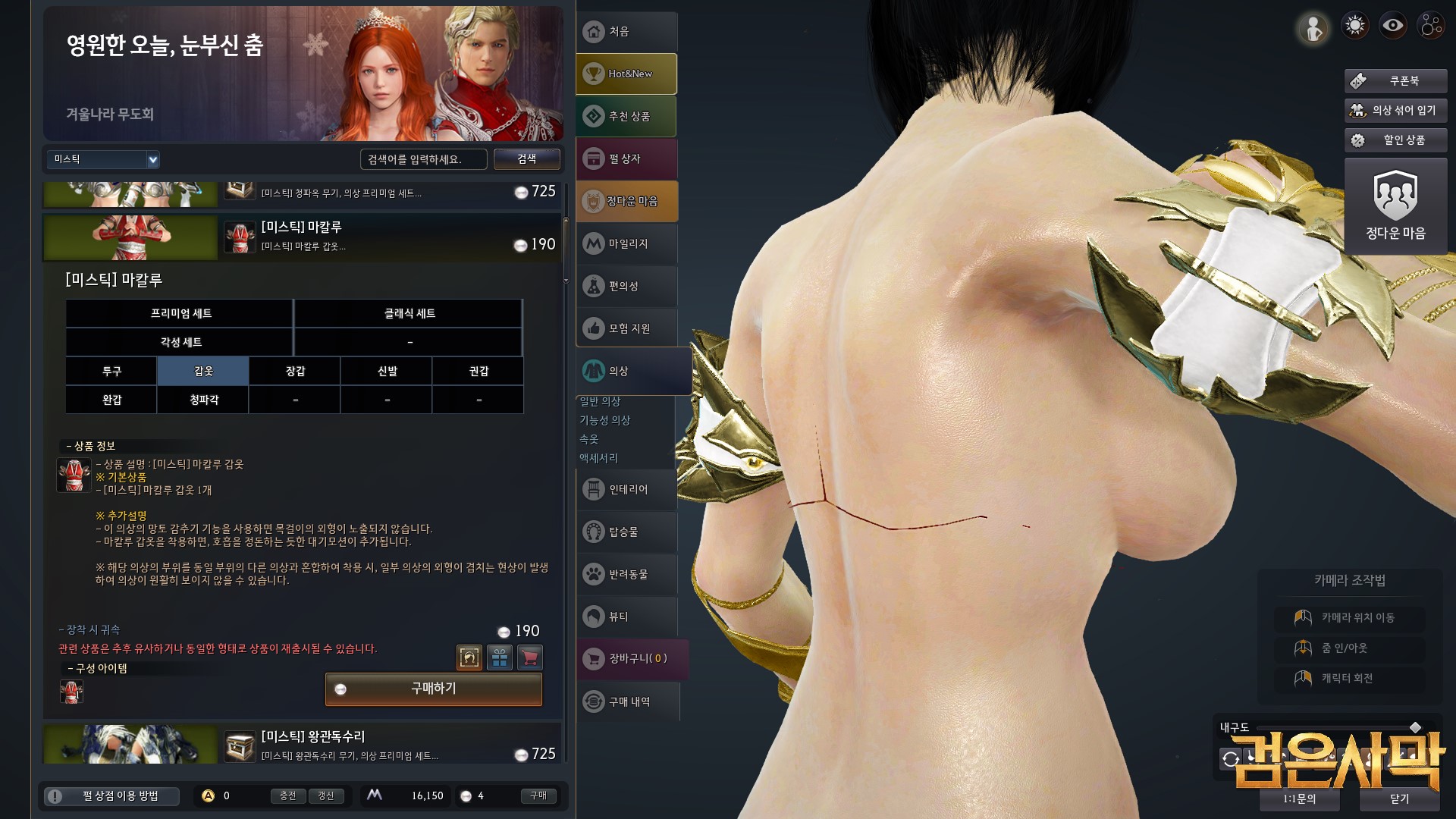1456x819 pixels.
Task: Close the shop with 닫기 button
Action: click(x=1399, y=799)
